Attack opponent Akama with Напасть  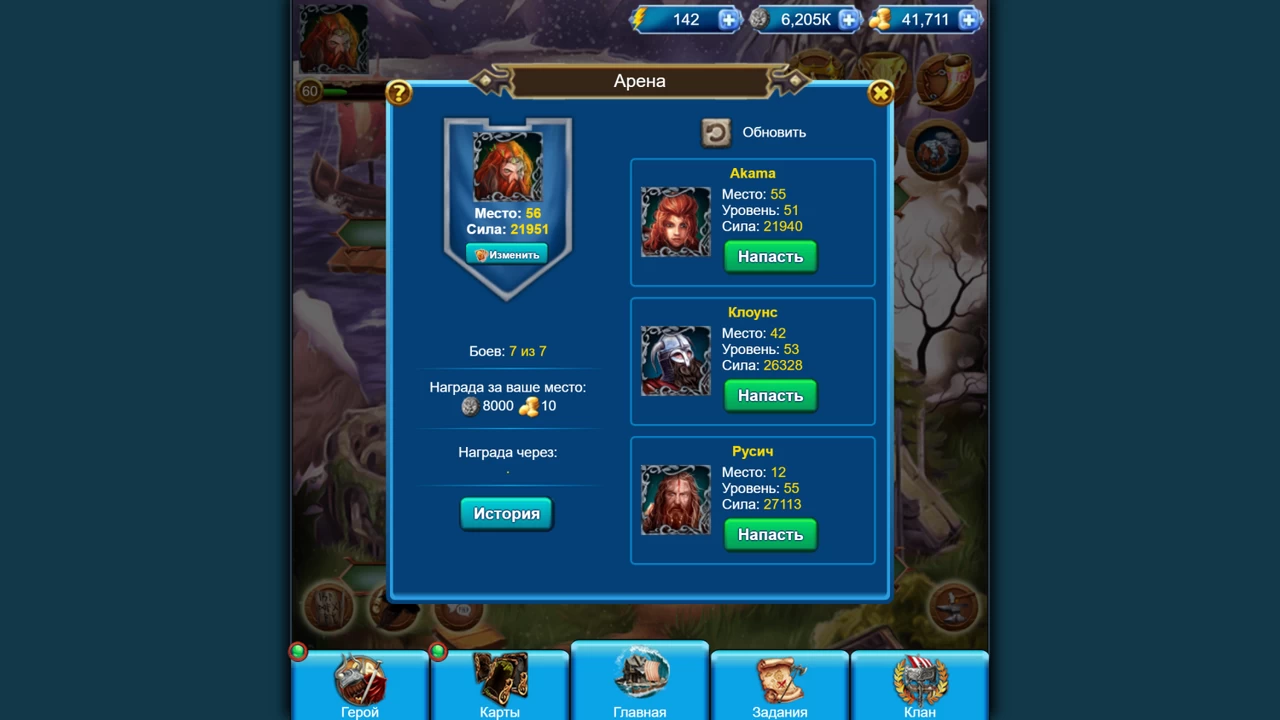pyautogui.click(x=770, y=257)
